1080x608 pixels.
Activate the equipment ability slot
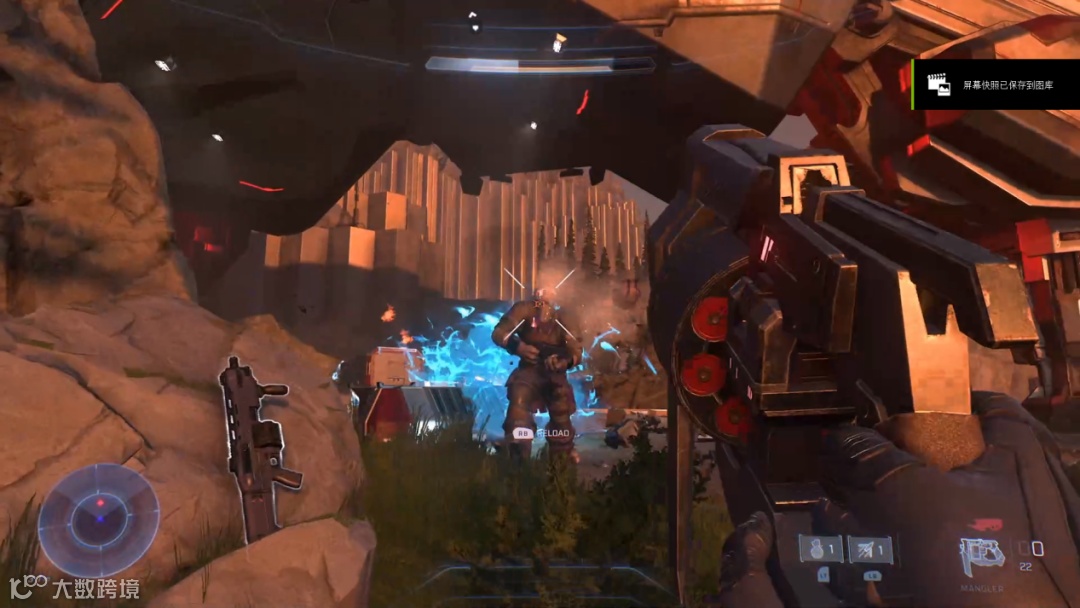coord(871,549)
